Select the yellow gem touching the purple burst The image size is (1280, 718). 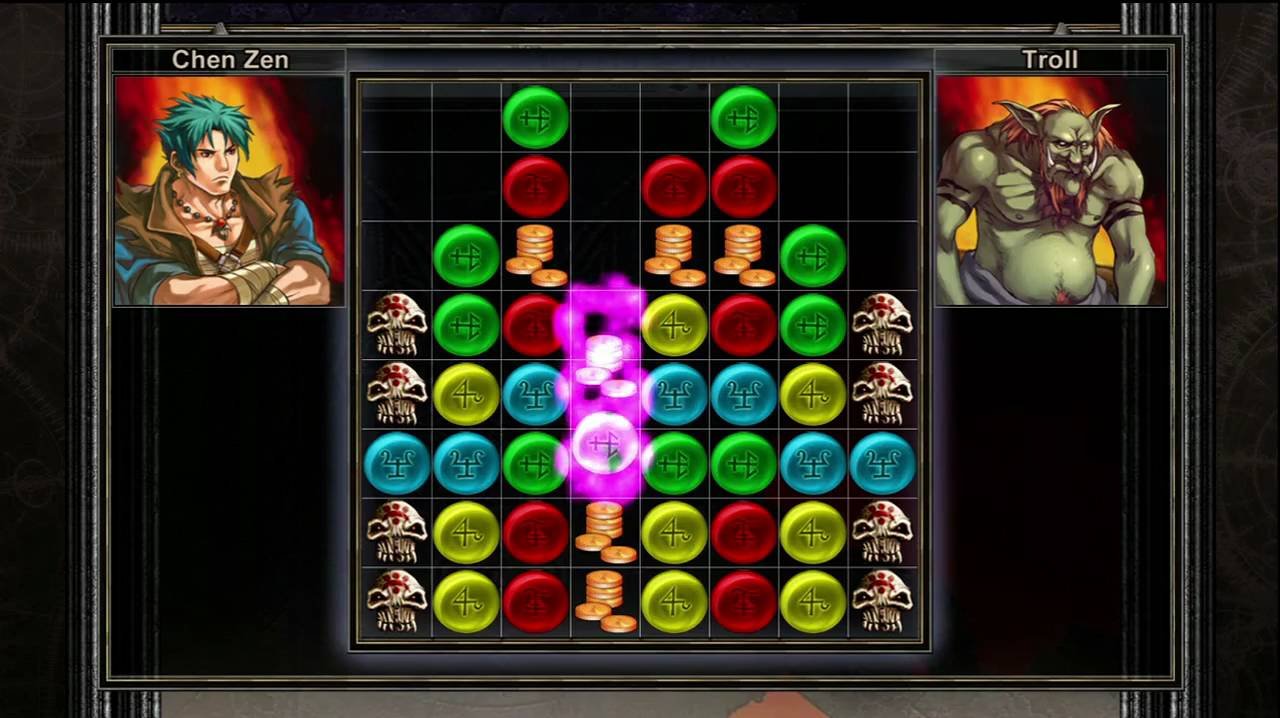click(674, 325)
